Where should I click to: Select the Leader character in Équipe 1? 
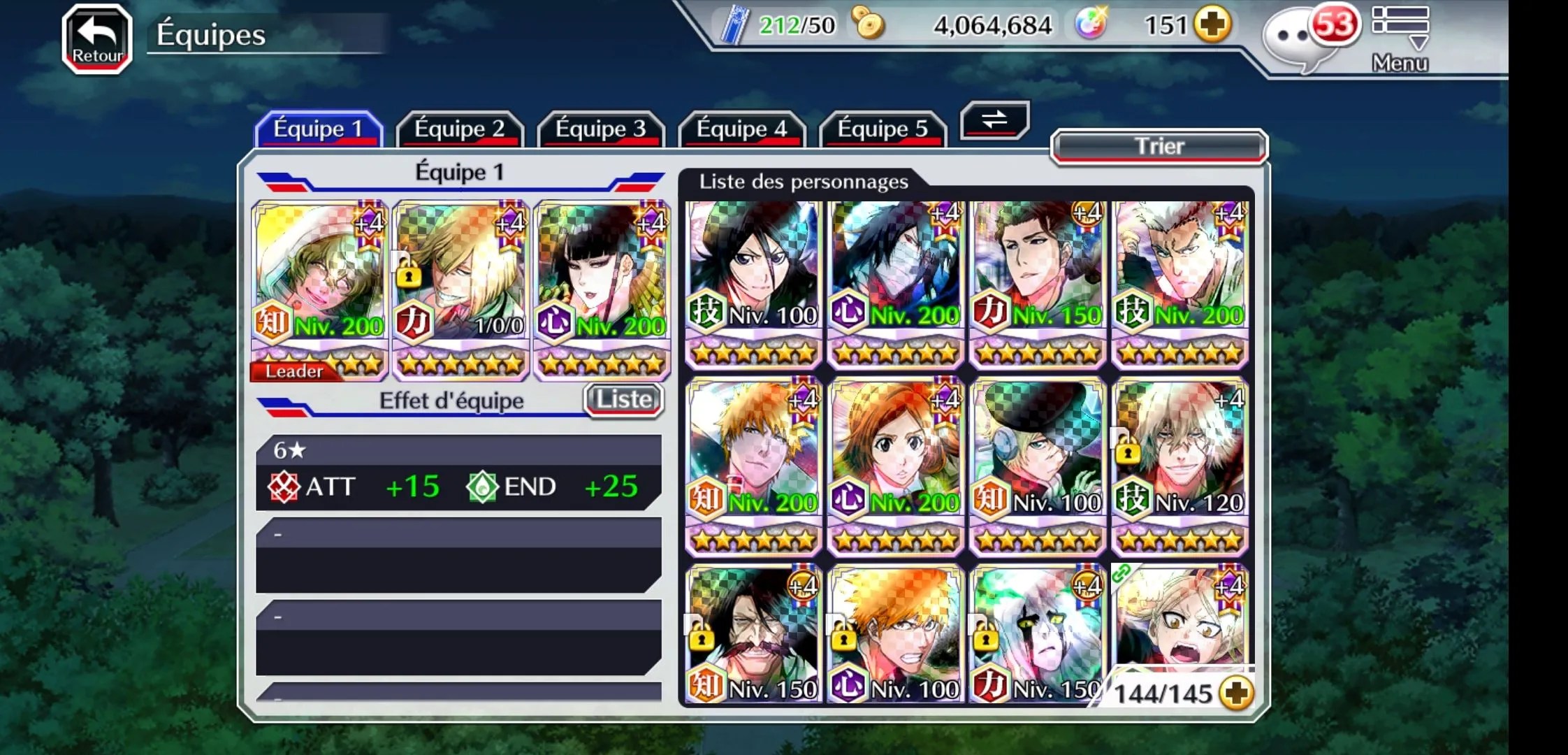[319, 287]
